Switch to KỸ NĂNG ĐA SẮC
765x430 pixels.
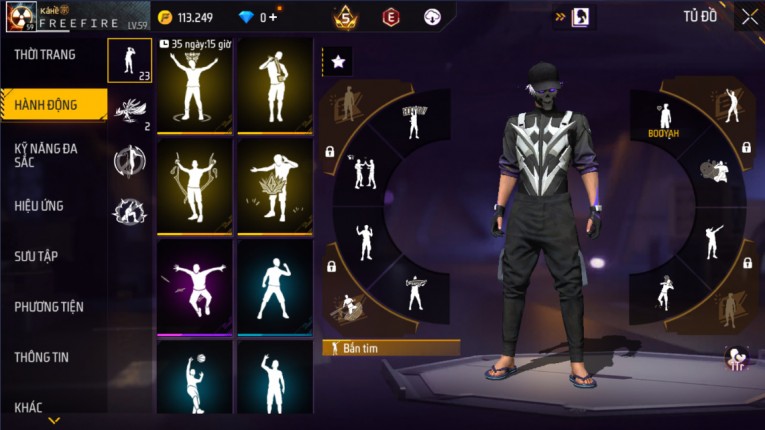[x=46, y=155]
